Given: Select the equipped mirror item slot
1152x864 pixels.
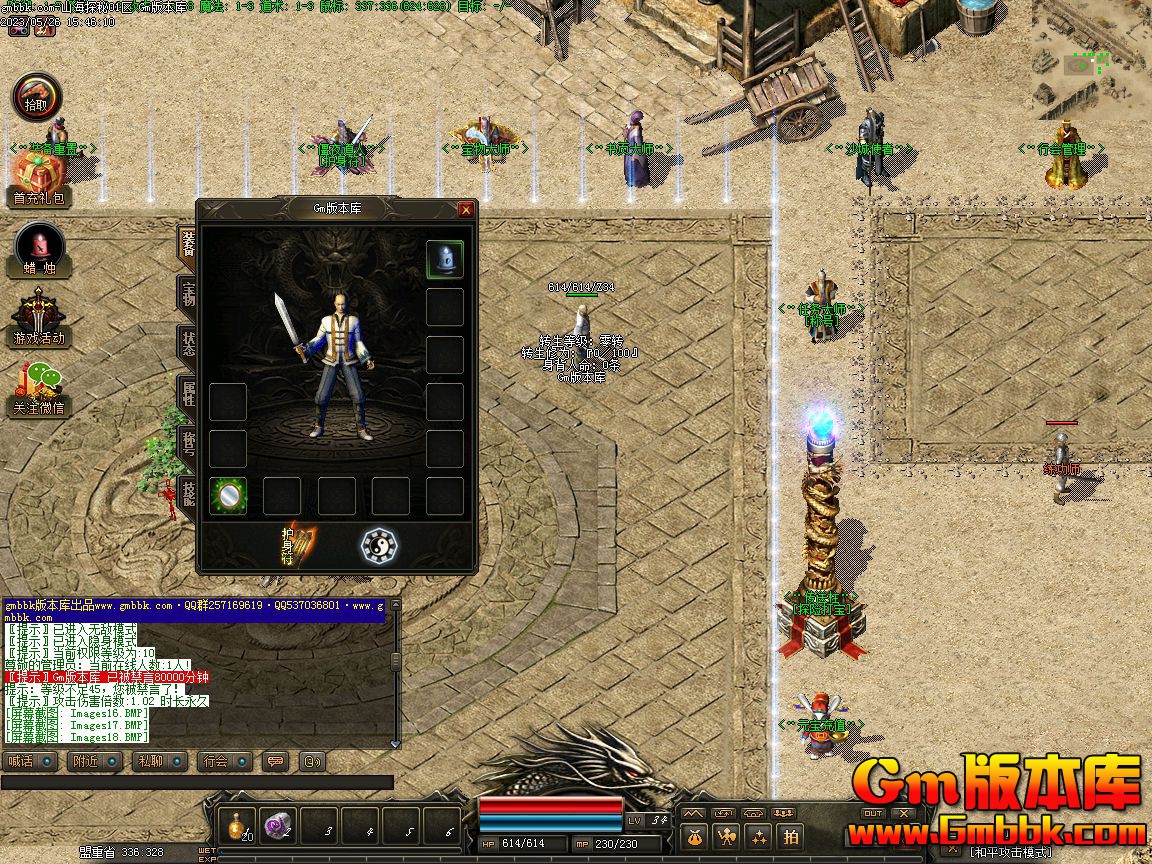Looking at the screenshot, I should click(x=228, y=495).
